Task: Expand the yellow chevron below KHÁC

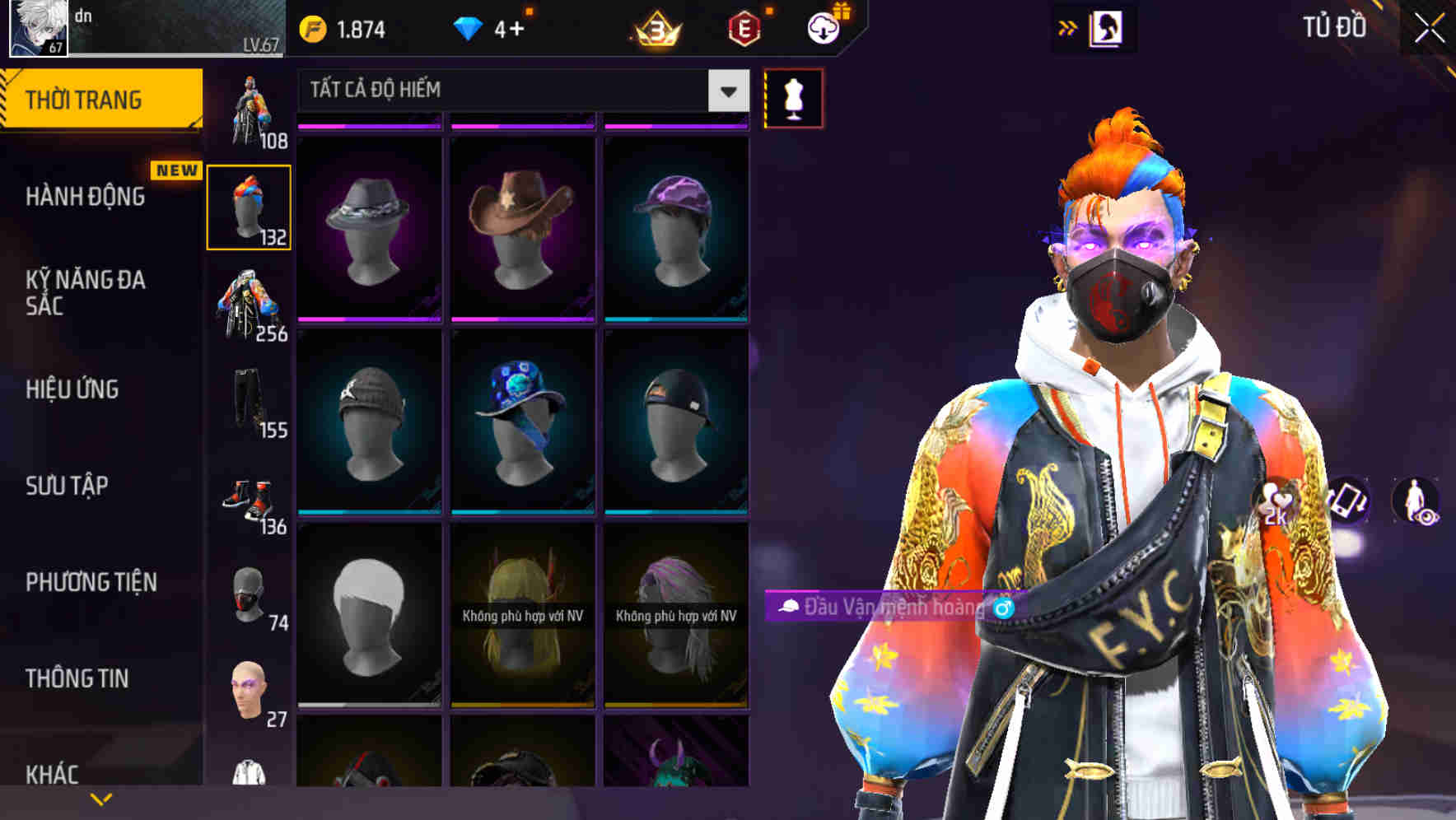Action: coord(100,799)
